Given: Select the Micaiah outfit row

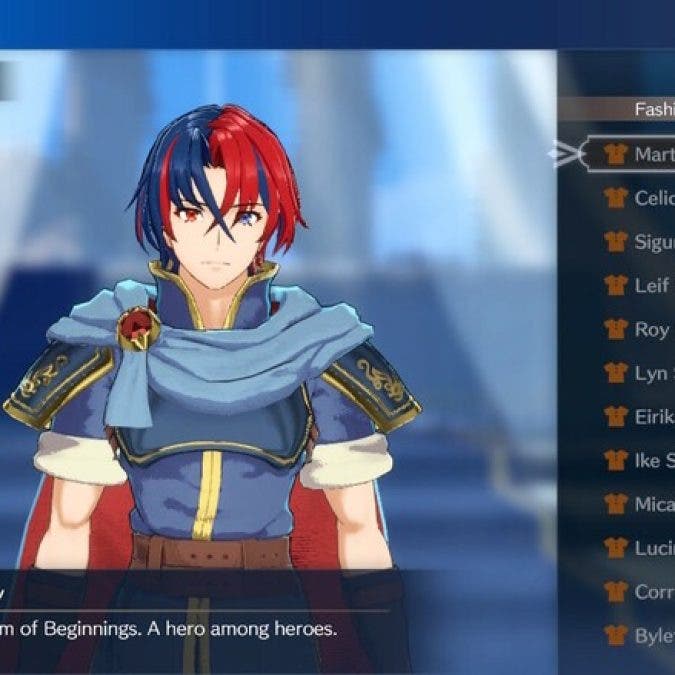Looking at the screenshot, I should [x=640, y=504].
